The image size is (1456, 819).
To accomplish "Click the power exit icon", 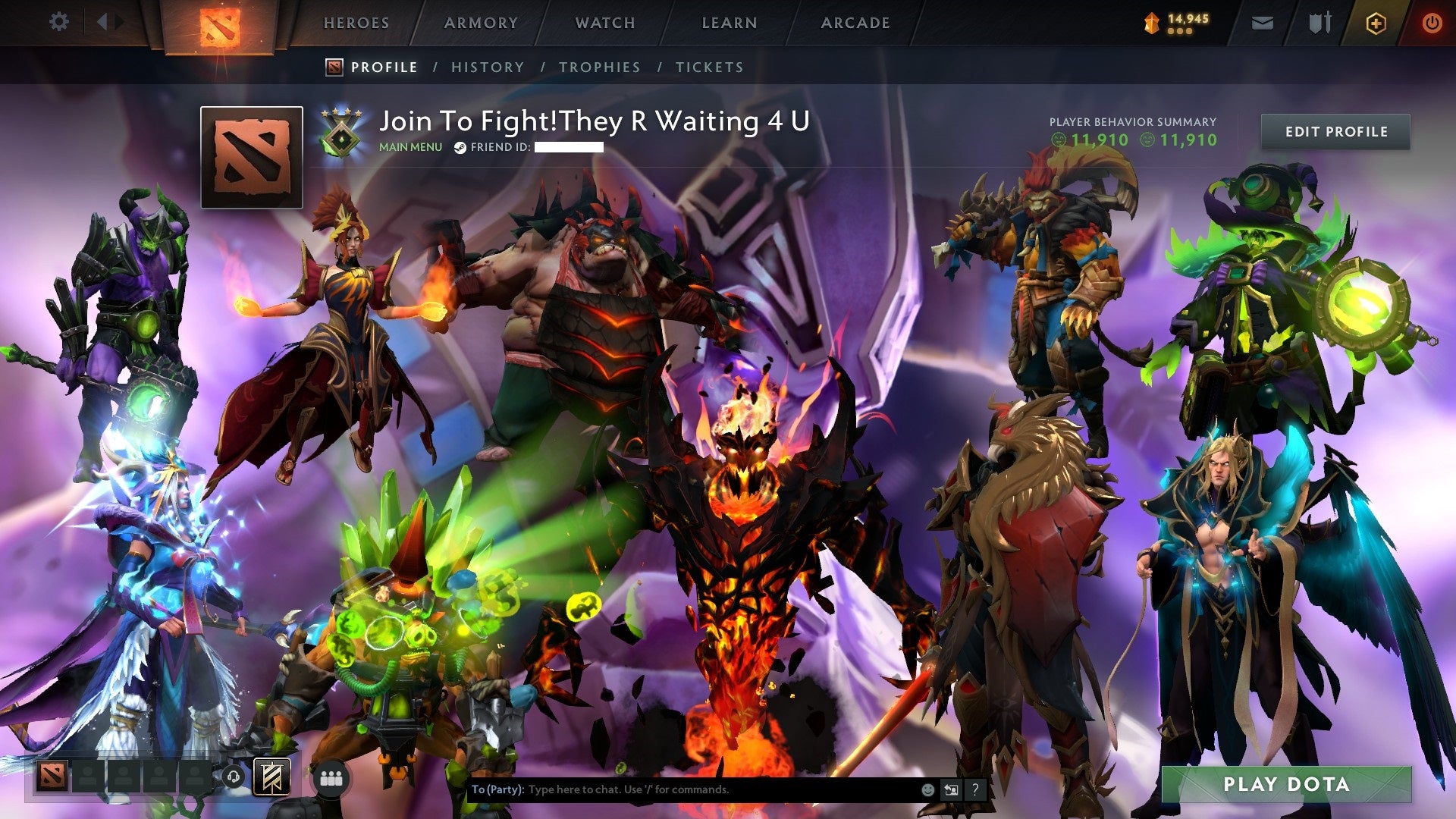I will click(x=1432, y=23).
